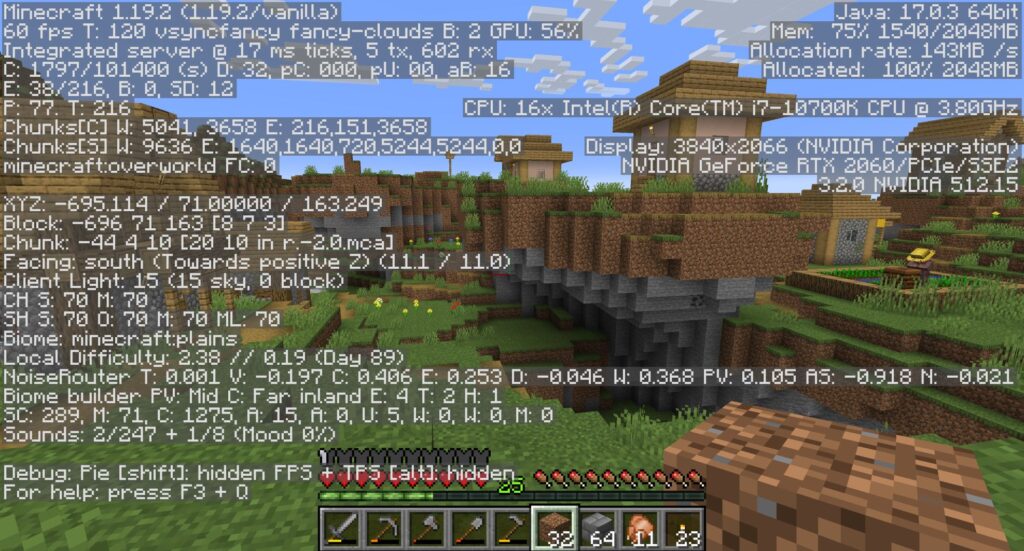Pick the hoe in the hotbar
Screen dimensions: 1024x551
point(510,527)
